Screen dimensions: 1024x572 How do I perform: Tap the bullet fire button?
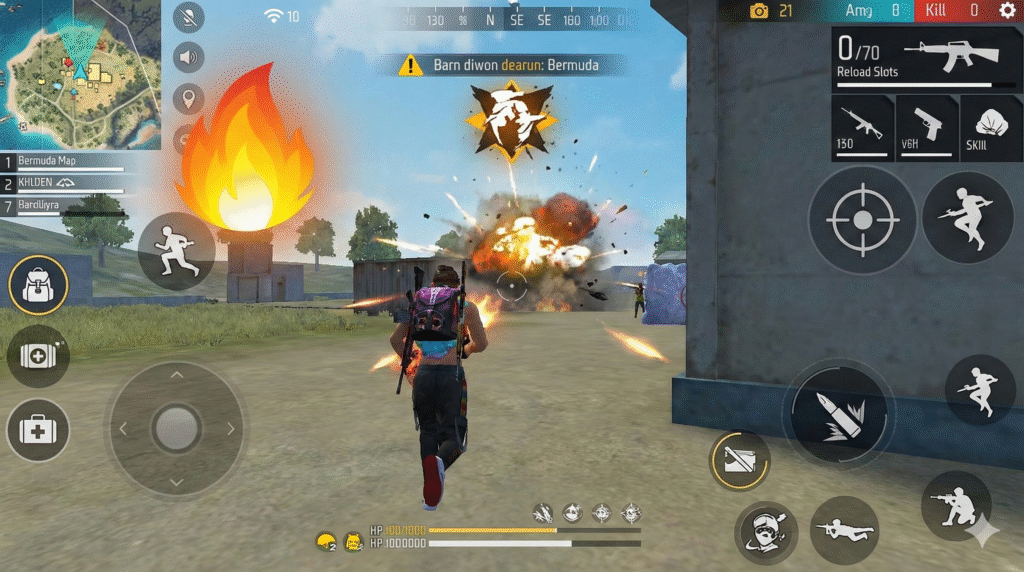point(838,412)
